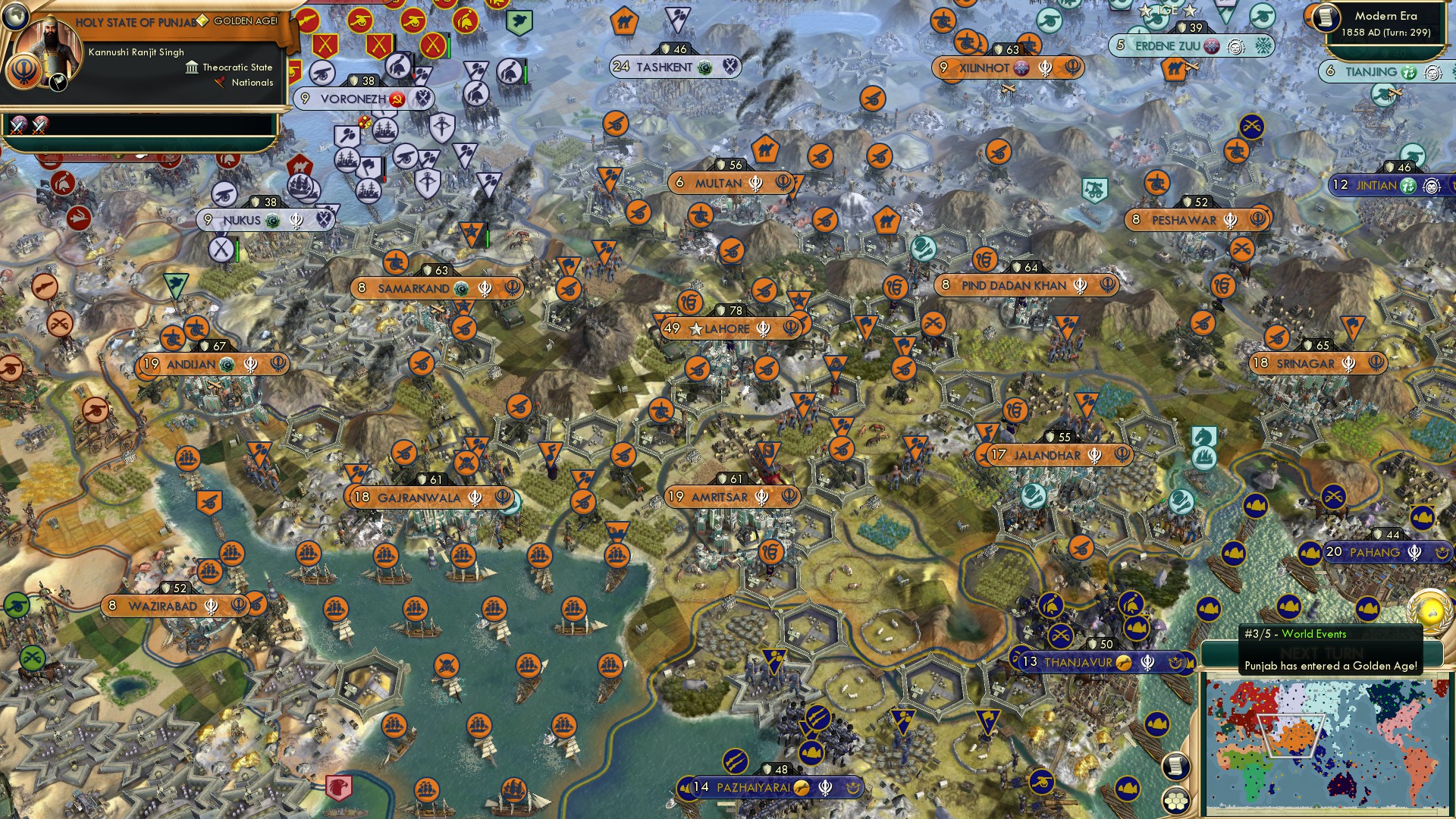Click the capital star icon on Lahore's banner
This screenshot has width=1456, height=819.
tap(695, 329)
